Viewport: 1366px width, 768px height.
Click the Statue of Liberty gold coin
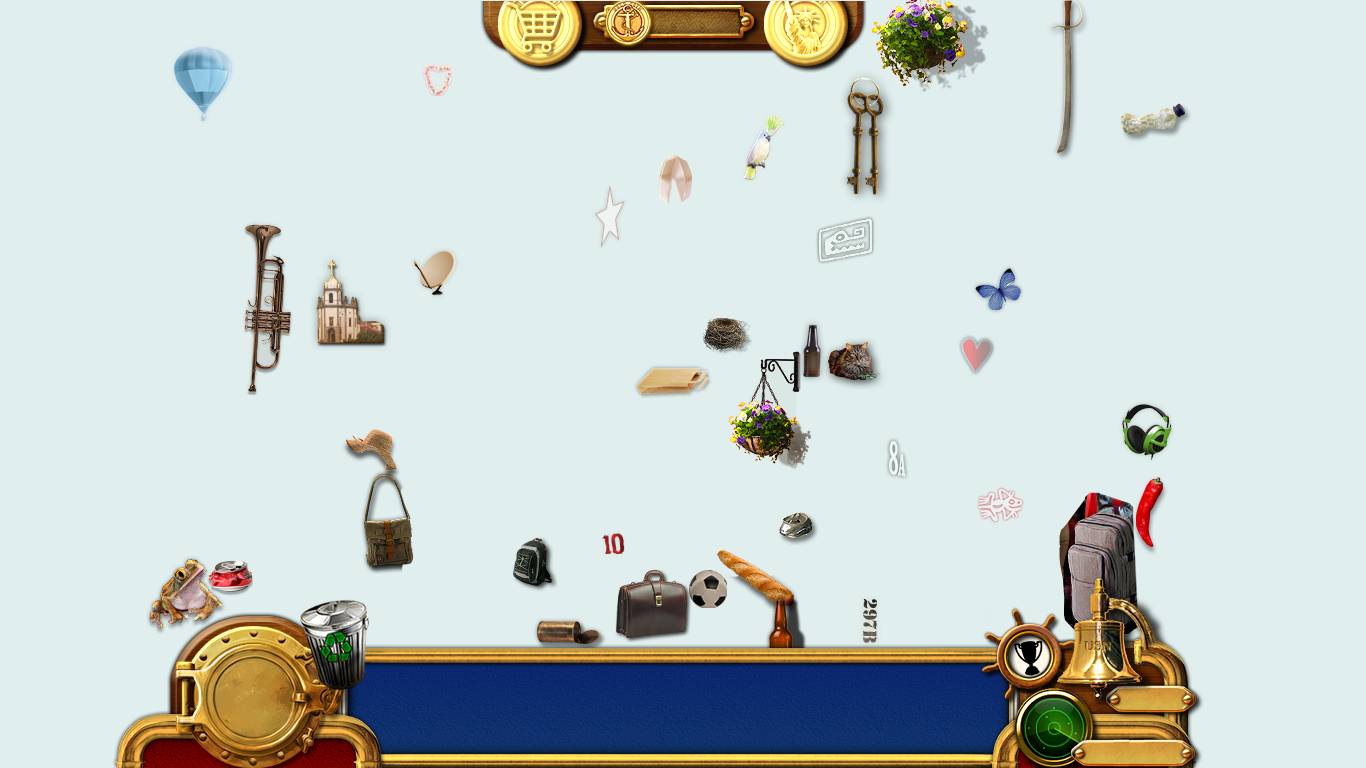click(x=805, y=29)
